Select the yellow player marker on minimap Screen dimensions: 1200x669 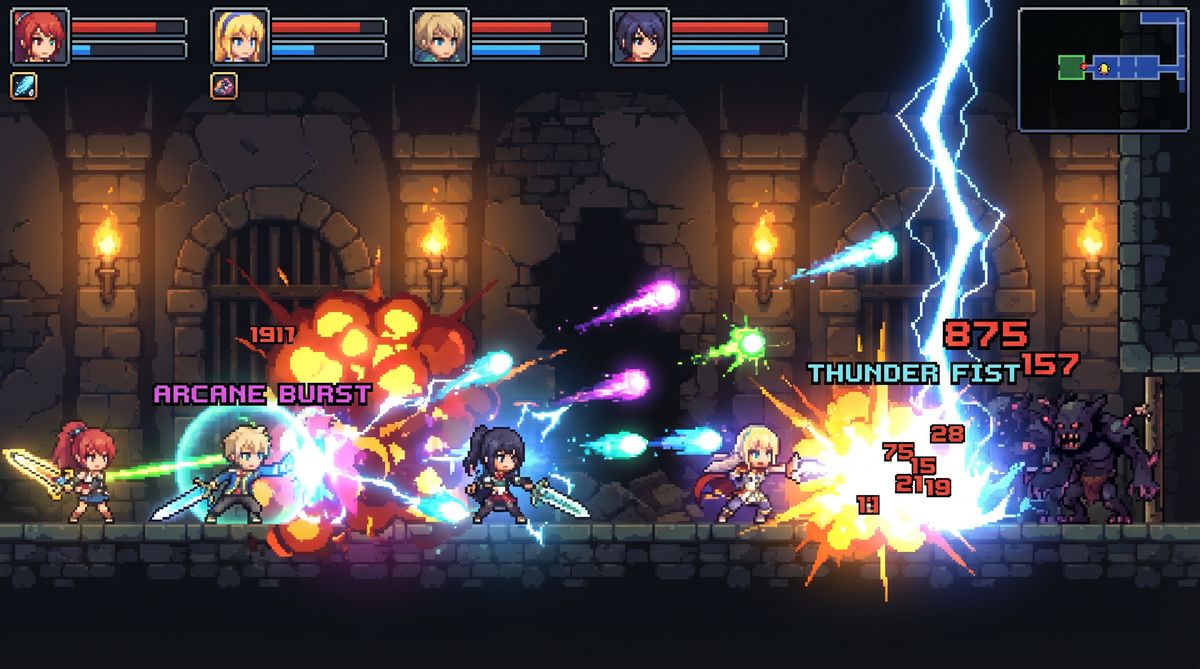coord(1104,68)
